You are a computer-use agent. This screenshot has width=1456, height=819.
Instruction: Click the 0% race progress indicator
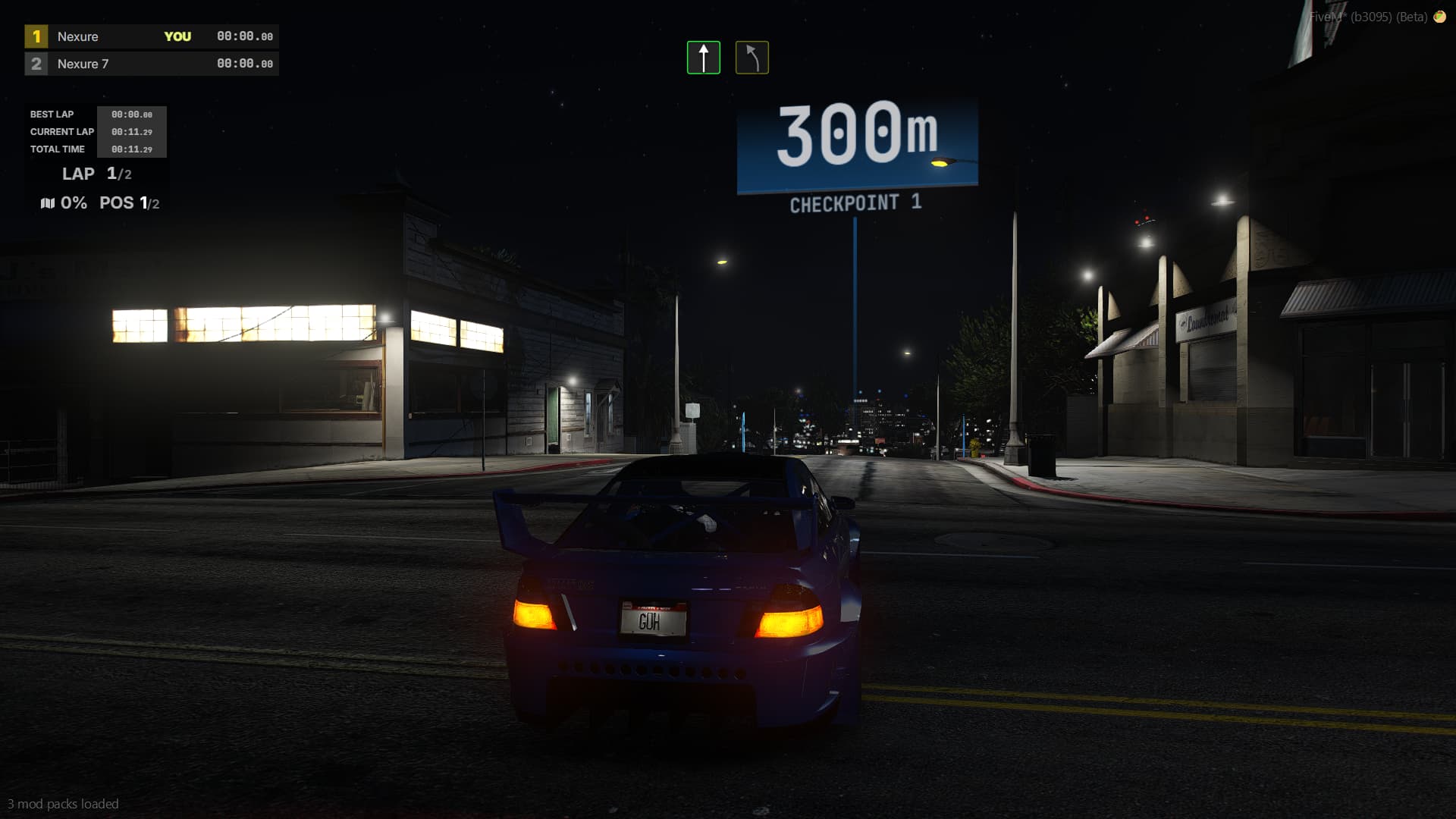tap(74, 202)
